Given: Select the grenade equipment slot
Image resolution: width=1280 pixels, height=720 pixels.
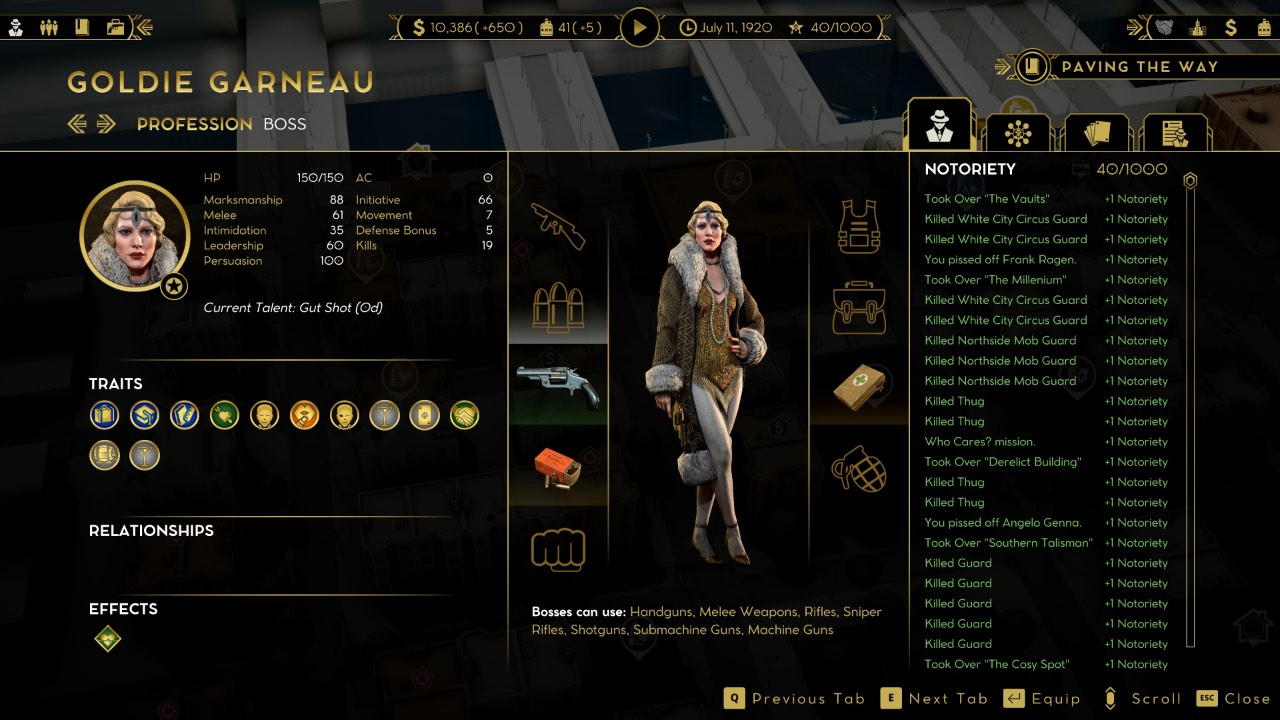Looking at the screenshot, I should click(x=859, y=467).
